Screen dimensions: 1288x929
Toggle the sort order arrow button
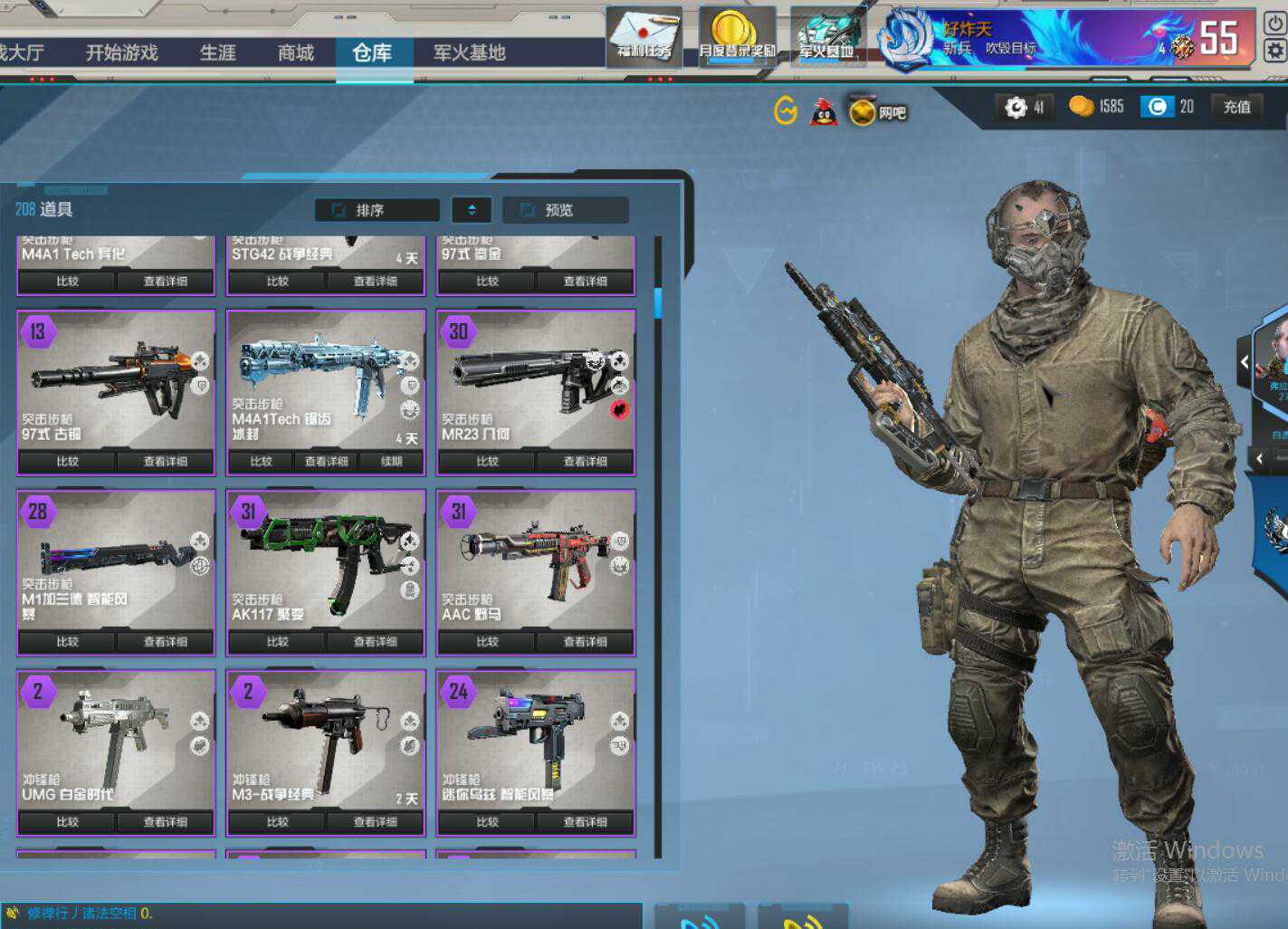pos(472,210)
